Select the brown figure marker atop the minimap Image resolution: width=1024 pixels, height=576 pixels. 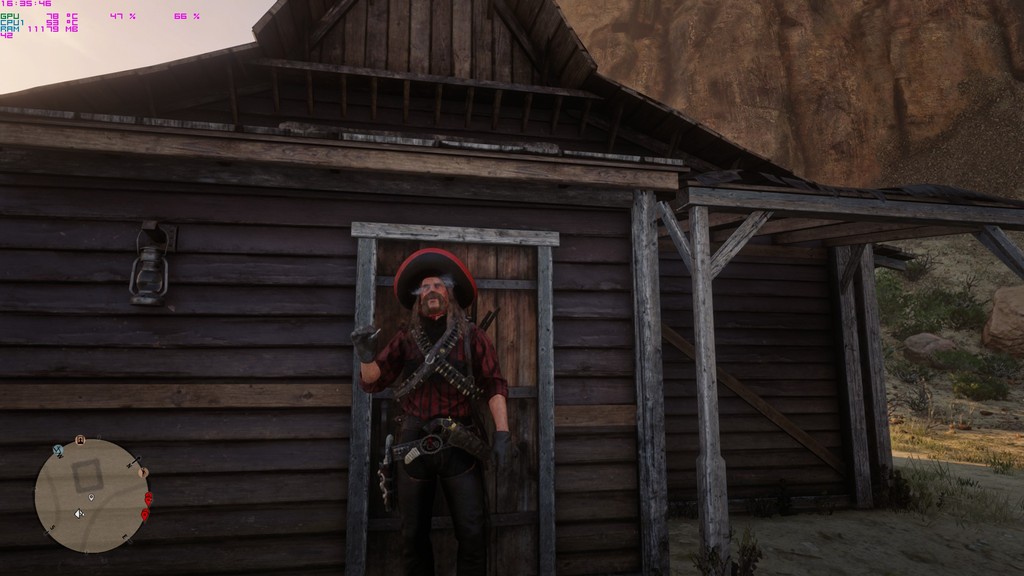point(80,439)
